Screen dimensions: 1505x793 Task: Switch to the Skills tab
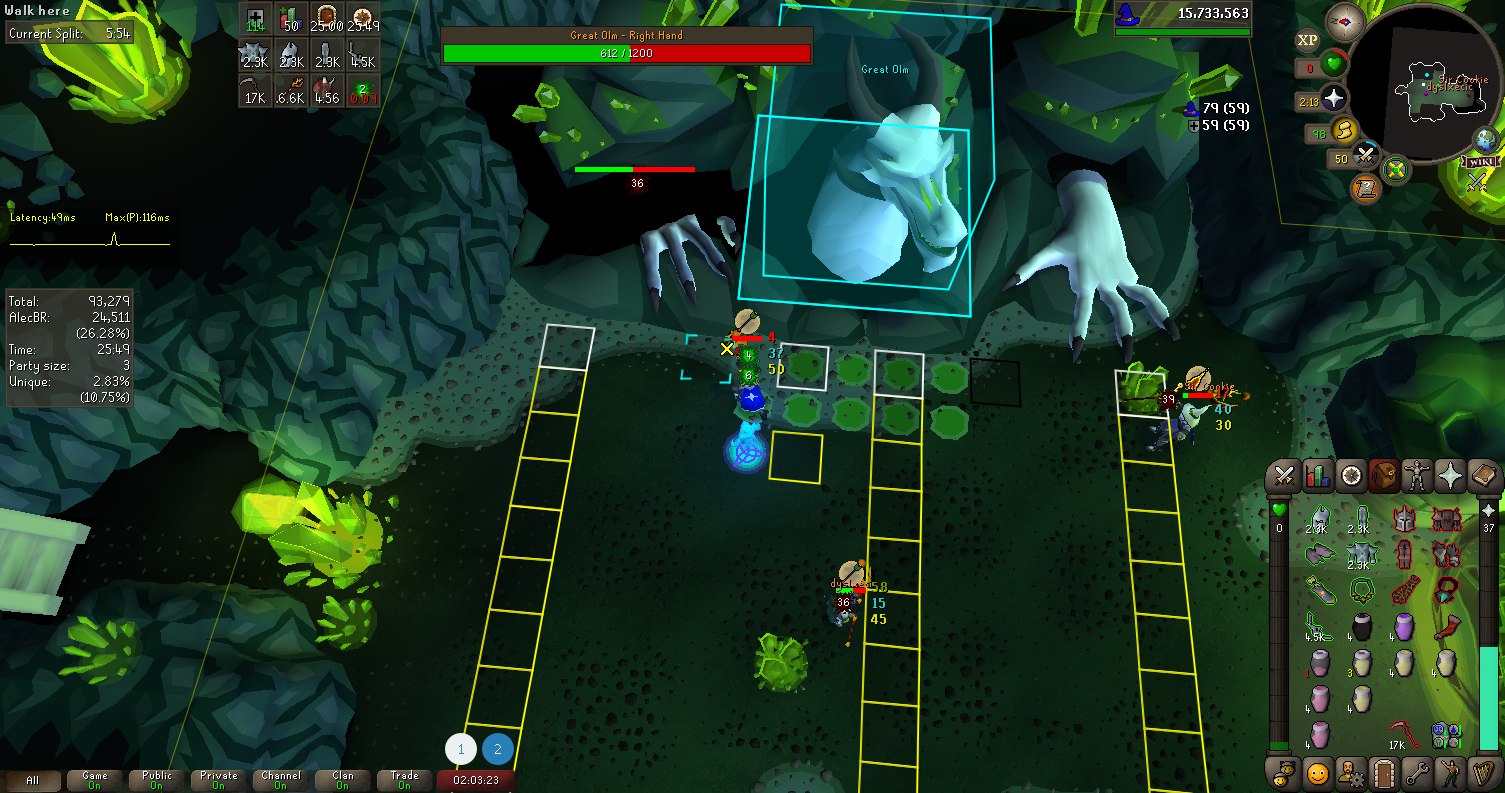1318,477
